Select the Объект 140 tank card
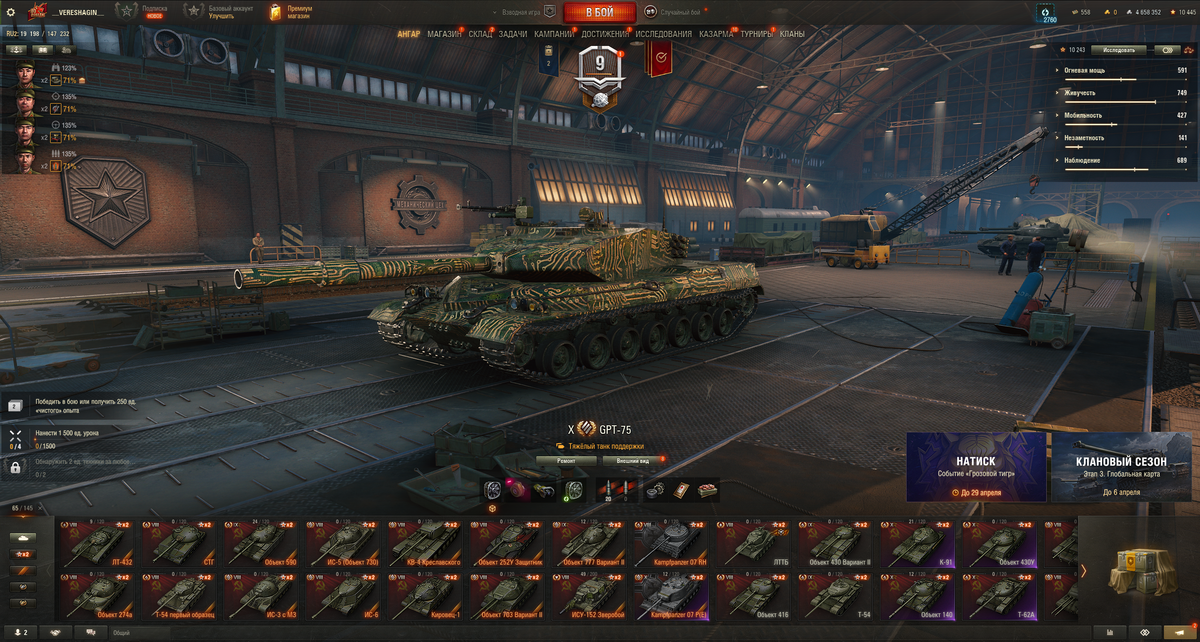1200x642 pixels. click(919, 596)
